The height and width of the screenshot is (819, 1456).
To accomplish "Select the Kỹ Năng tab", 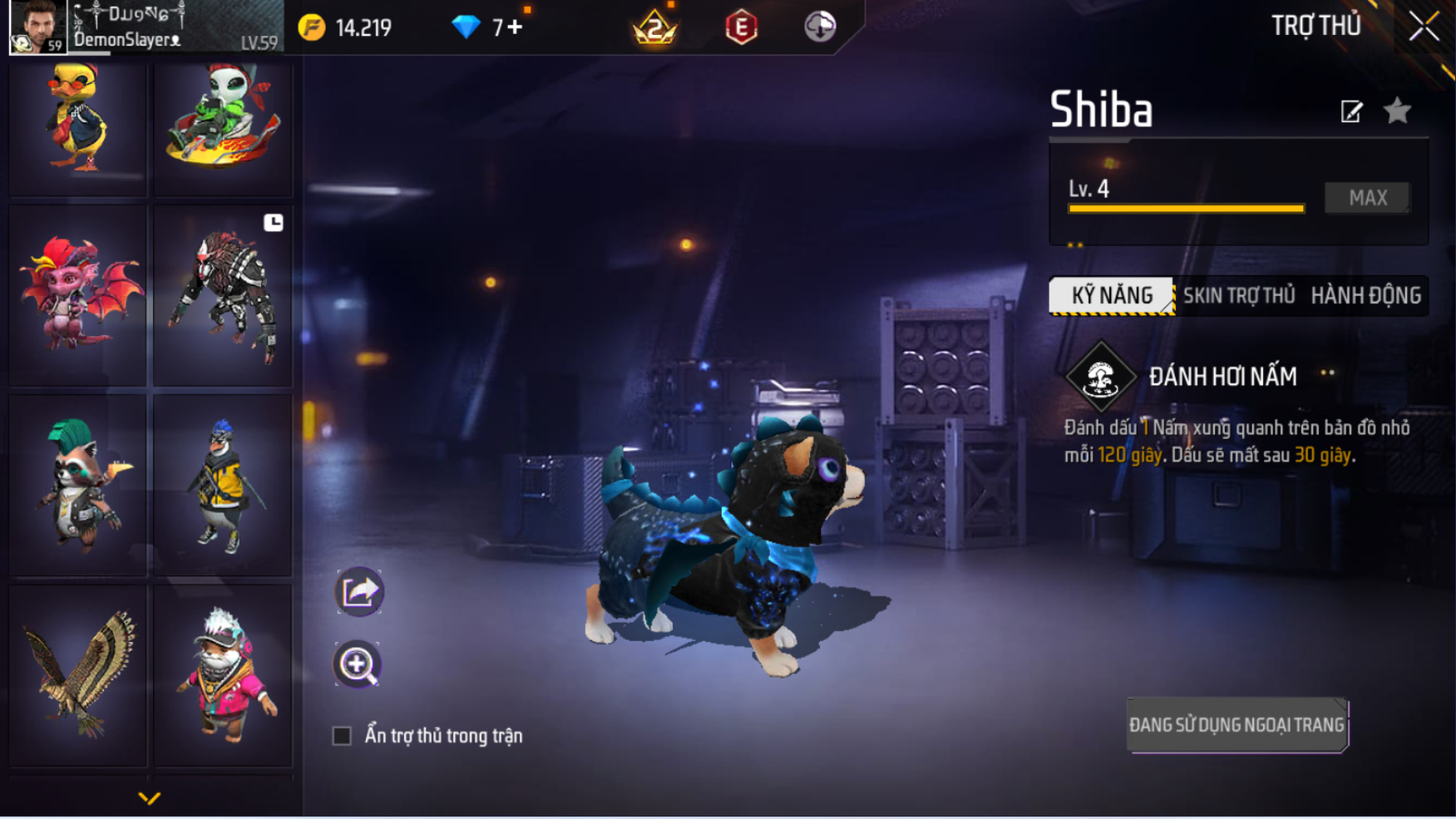I will click(x=1112, y=295).
